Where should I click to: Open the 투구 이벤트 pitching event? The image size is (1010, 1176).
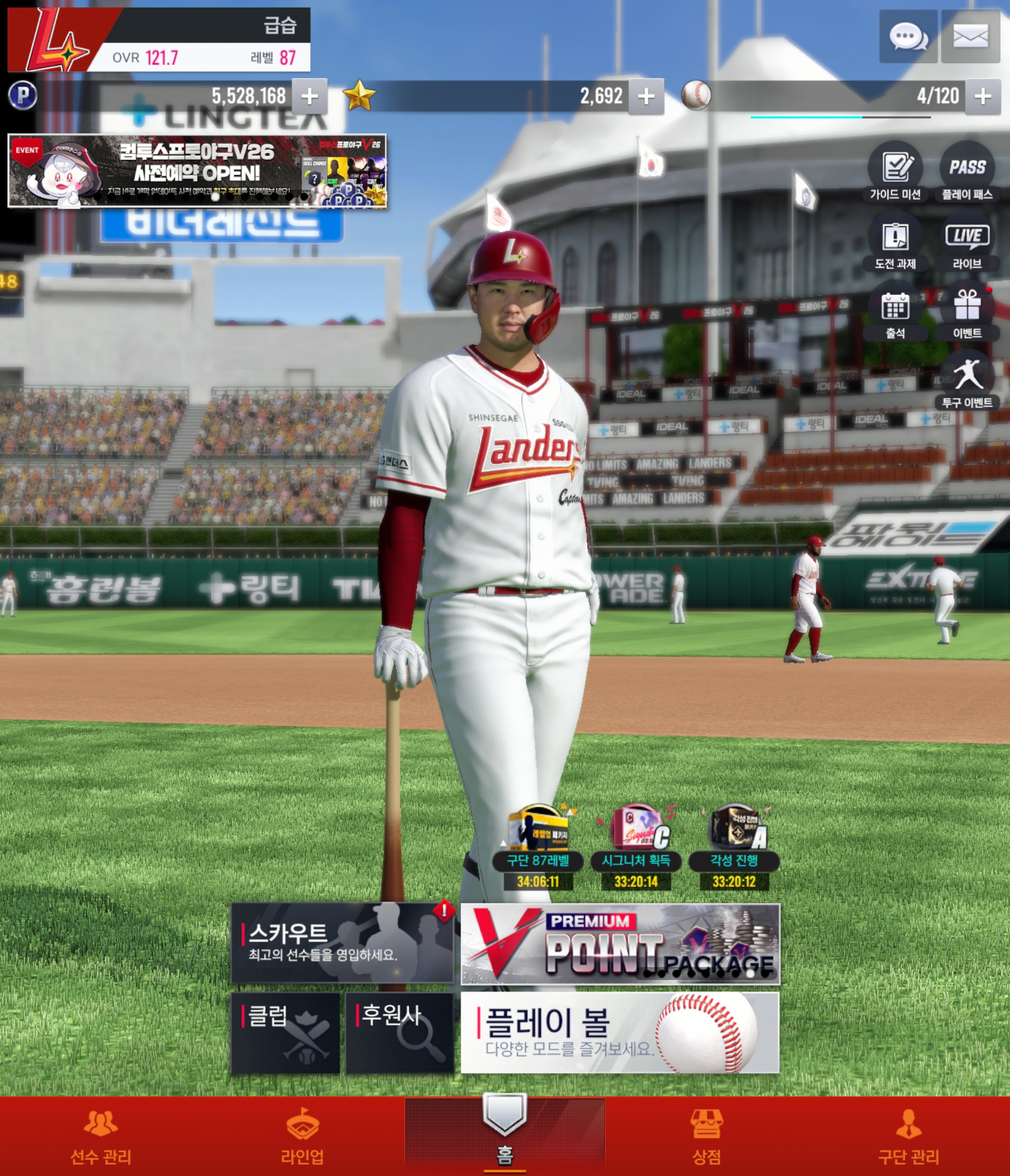(967, 380)
